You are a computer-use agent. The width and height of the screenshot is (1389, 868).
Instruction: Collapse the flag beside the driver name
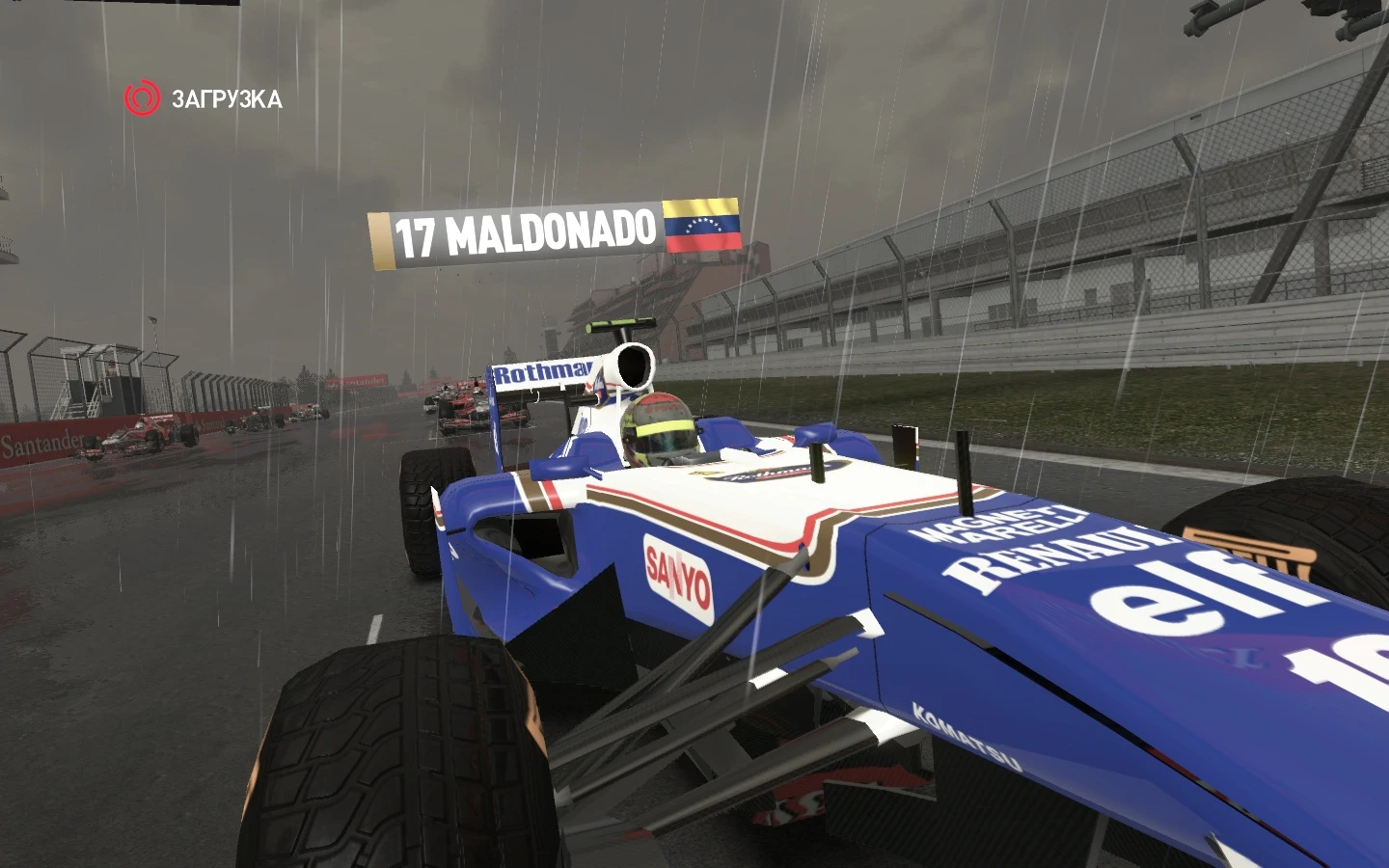pos(703,225)
